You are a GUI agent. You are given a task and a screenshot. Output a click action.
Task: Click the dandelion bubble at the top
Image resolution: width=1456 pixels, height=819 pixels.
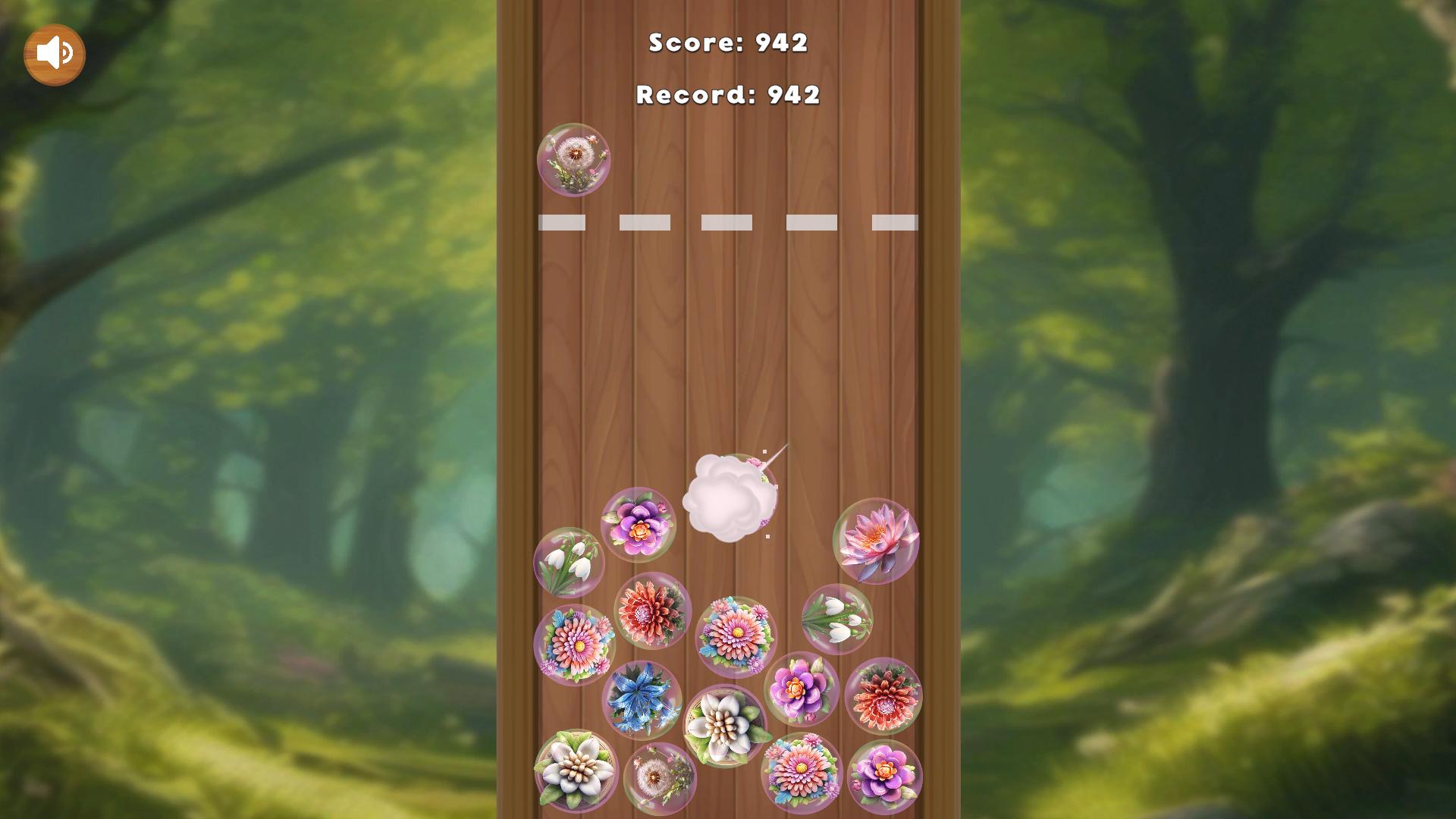point(574,159)
